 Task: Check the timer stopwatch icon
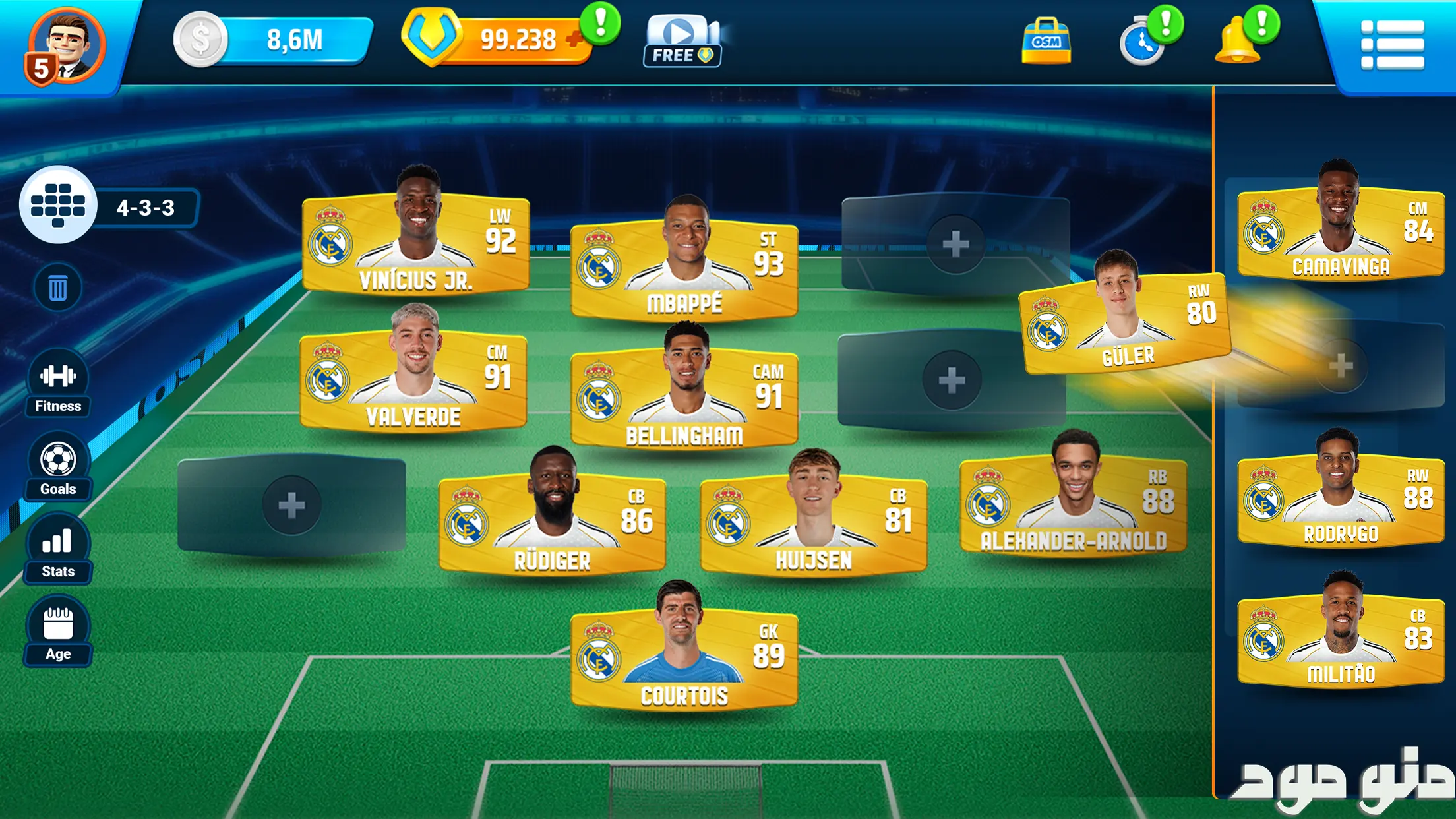[x=1142, y=44]
